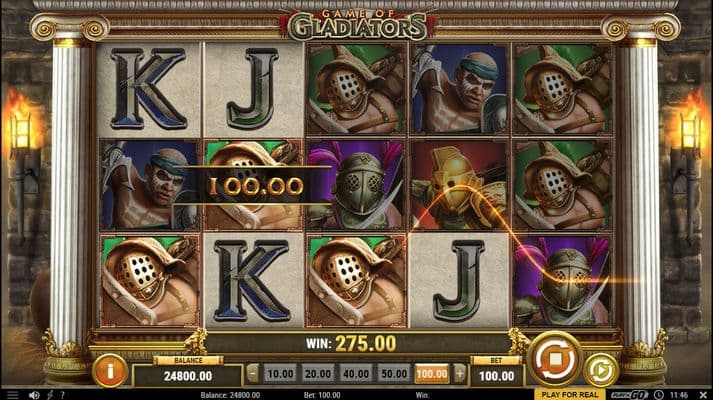Select the 100.00 bet amount
713x400 pixels.
(432, 373)
